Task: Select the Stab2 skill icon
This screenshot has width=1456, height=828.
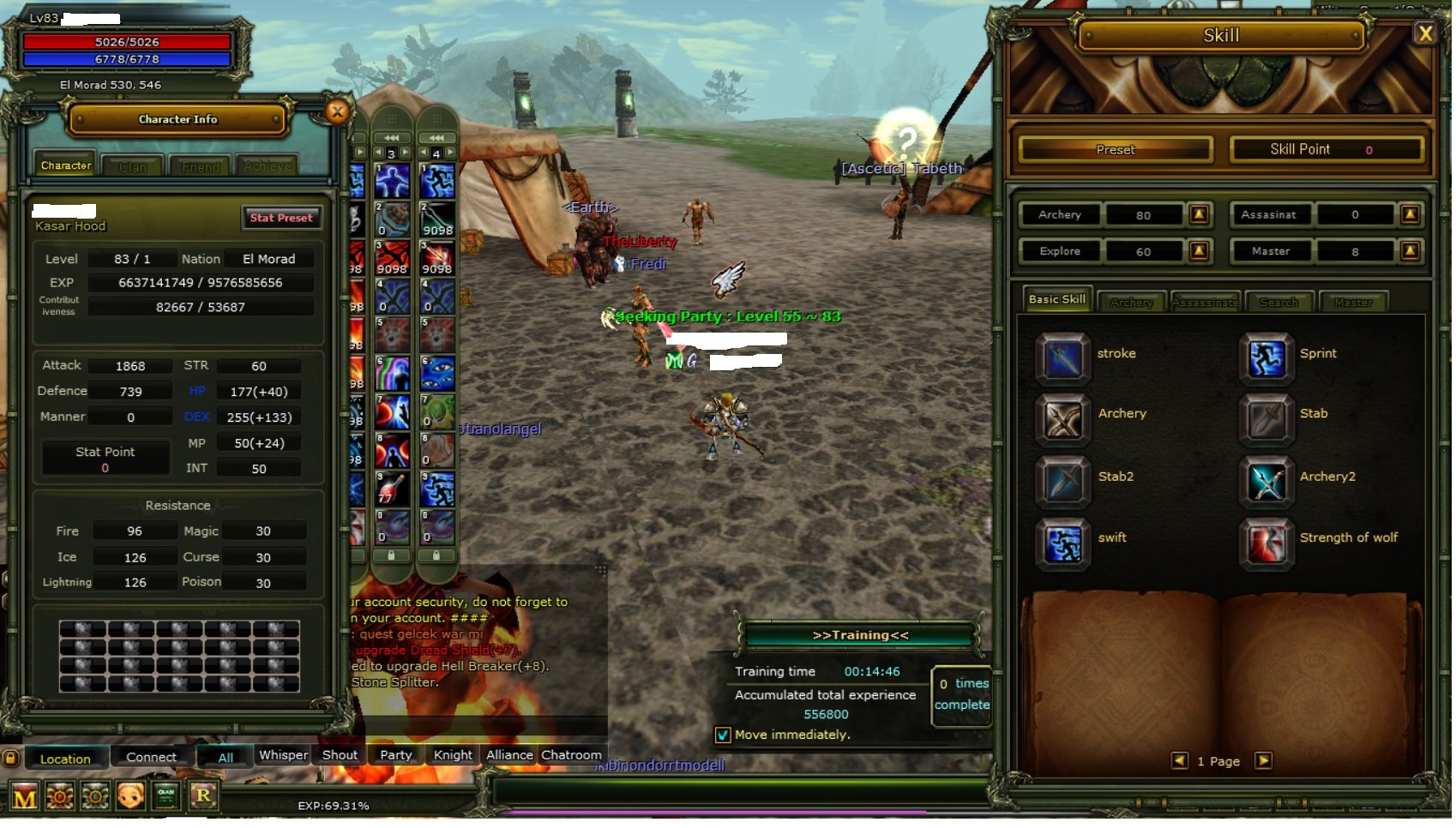Action: tap(1062, 481)
